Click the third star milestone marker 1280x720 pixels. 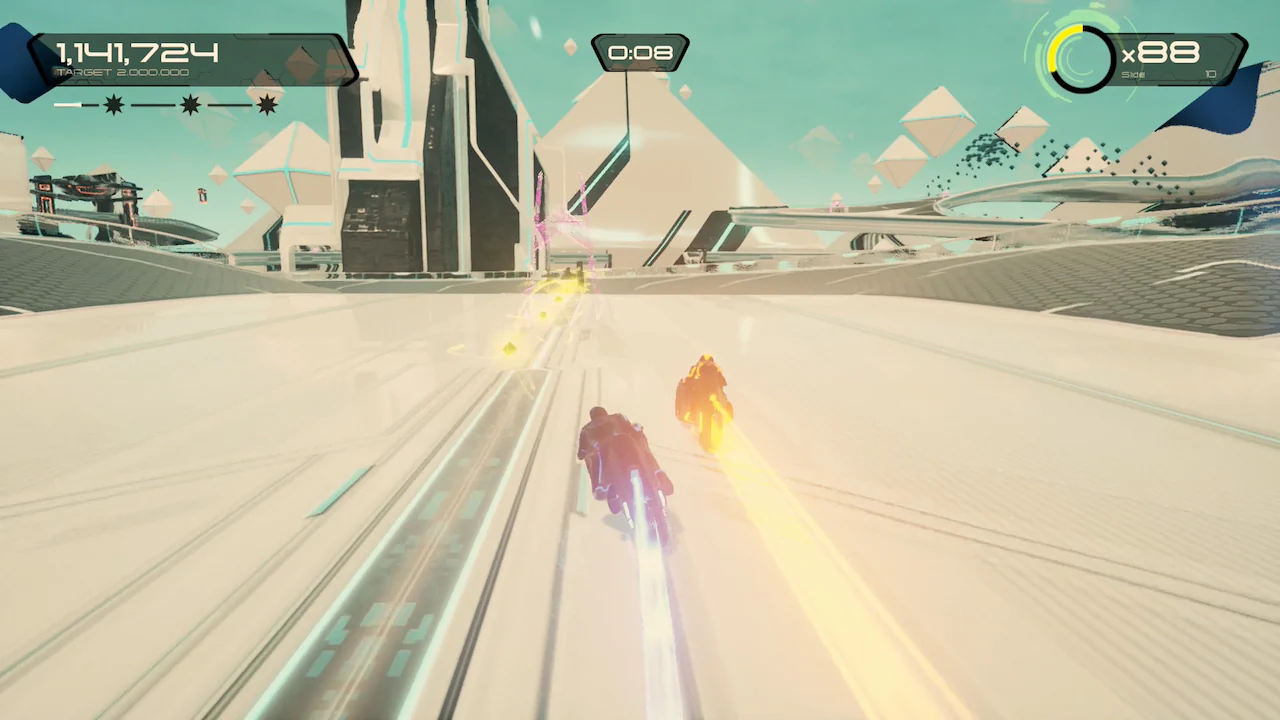[x=266, y=104]
